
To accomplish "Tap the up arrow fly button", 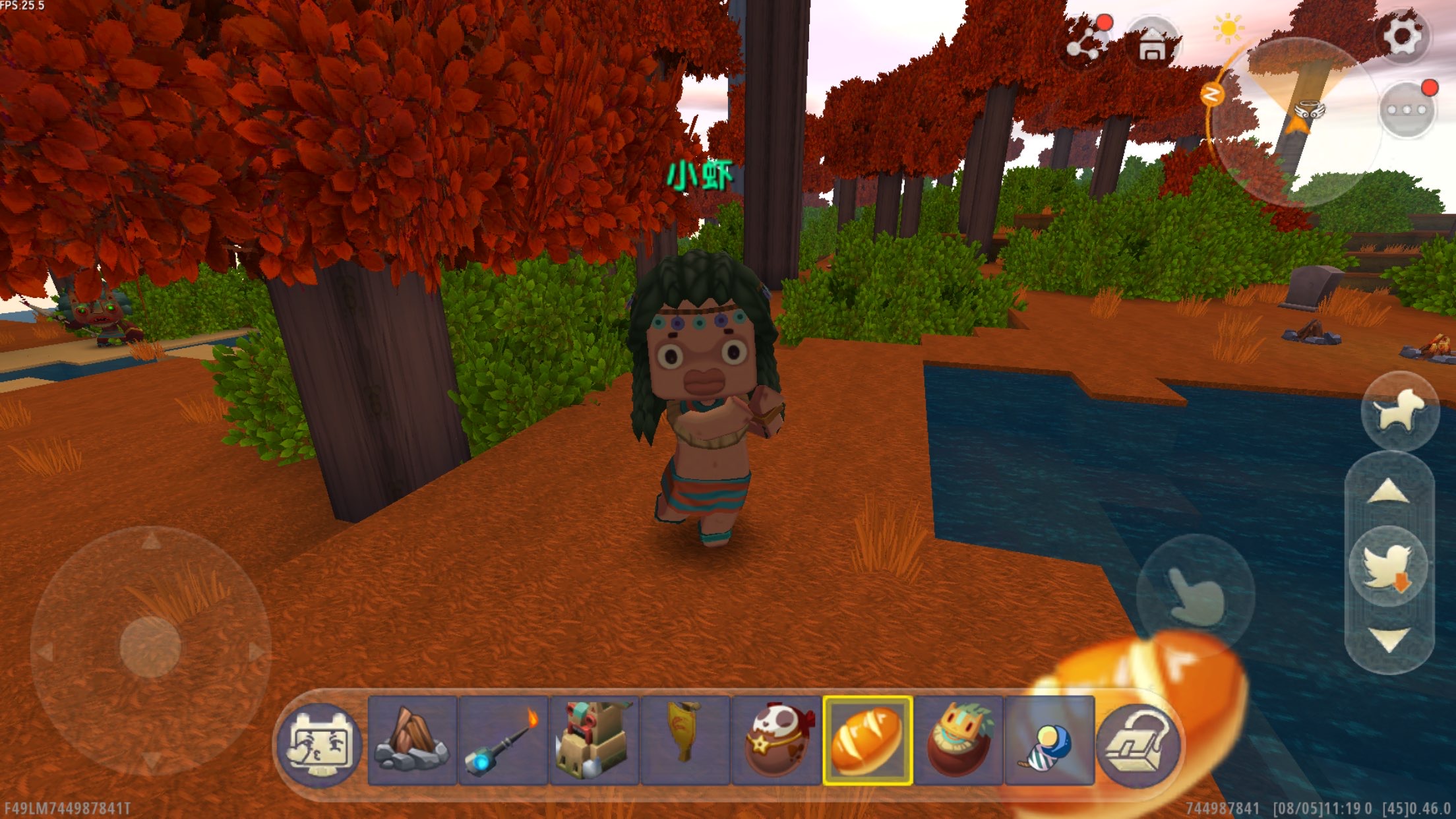I will click(1389, 493).
